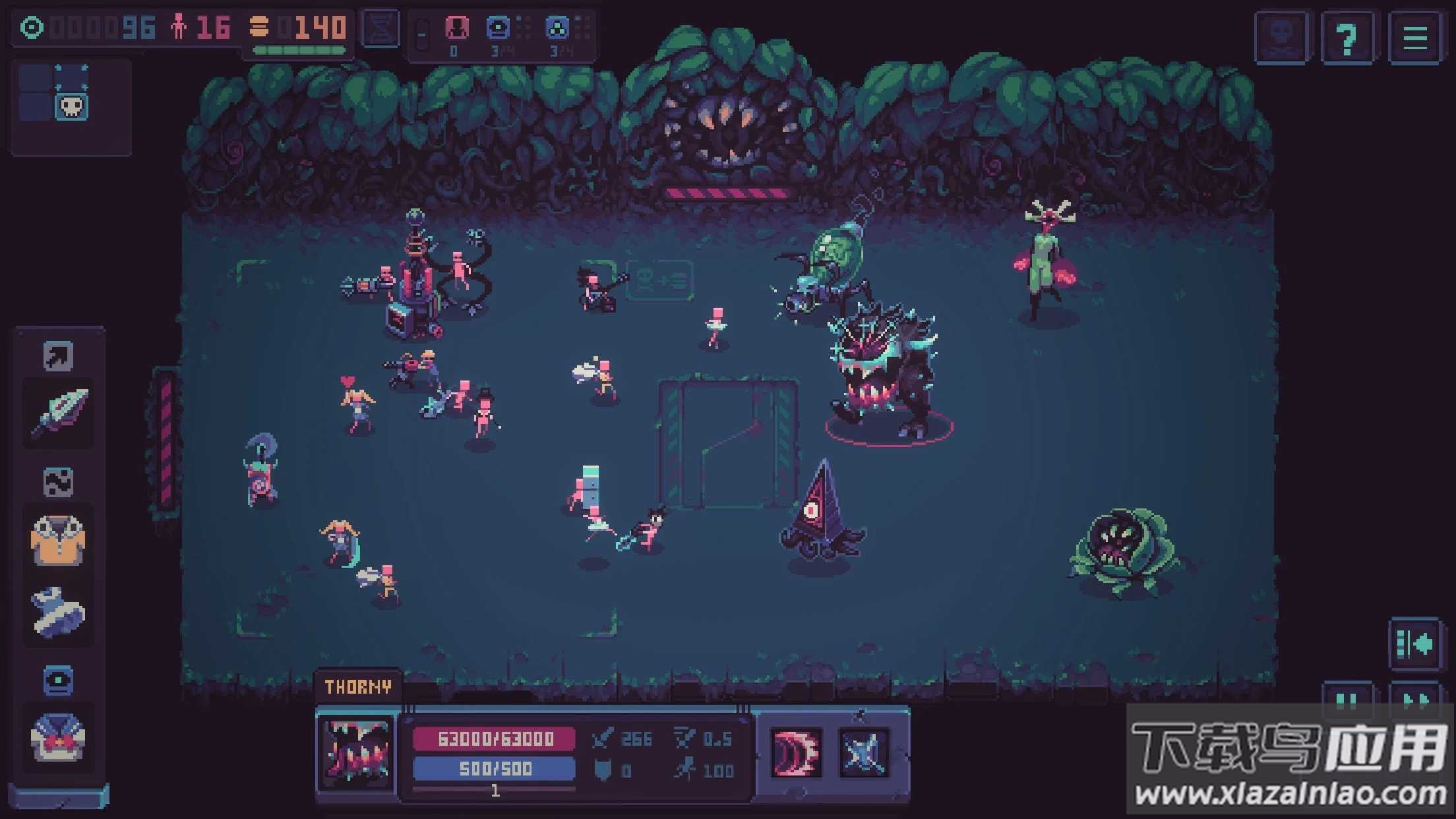Select the orange polo shirt item
1456x819 pixels.
coord(58,541)
